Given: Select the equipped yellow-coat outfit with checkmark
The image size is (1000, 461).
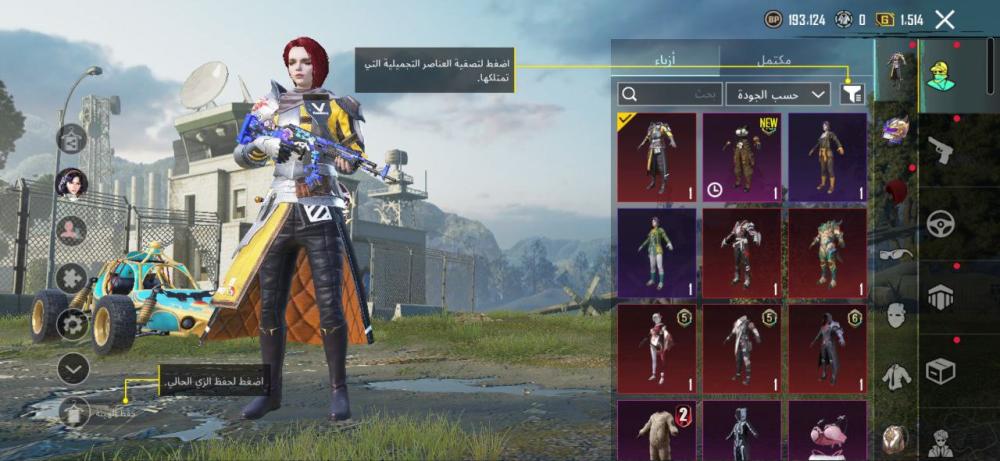Looking at the screenshot, I should (656, 156).
